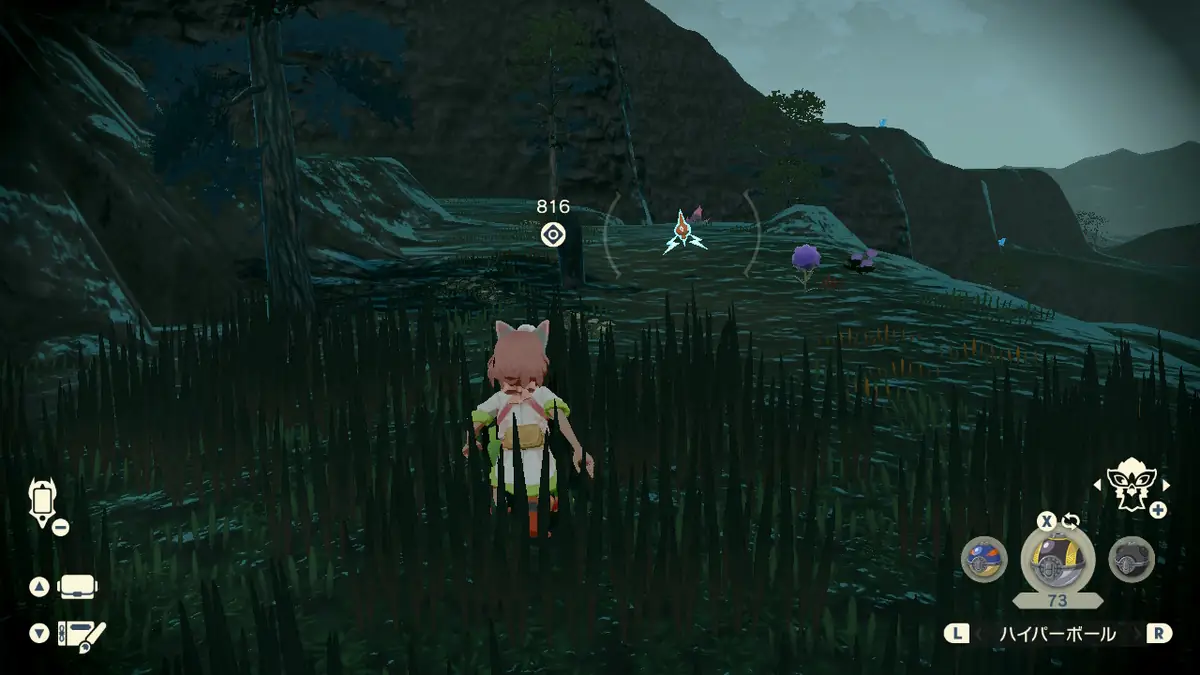Select the Ultra Ball in the center slot
The image size is (1200, 675).
tap(1057, 559)
